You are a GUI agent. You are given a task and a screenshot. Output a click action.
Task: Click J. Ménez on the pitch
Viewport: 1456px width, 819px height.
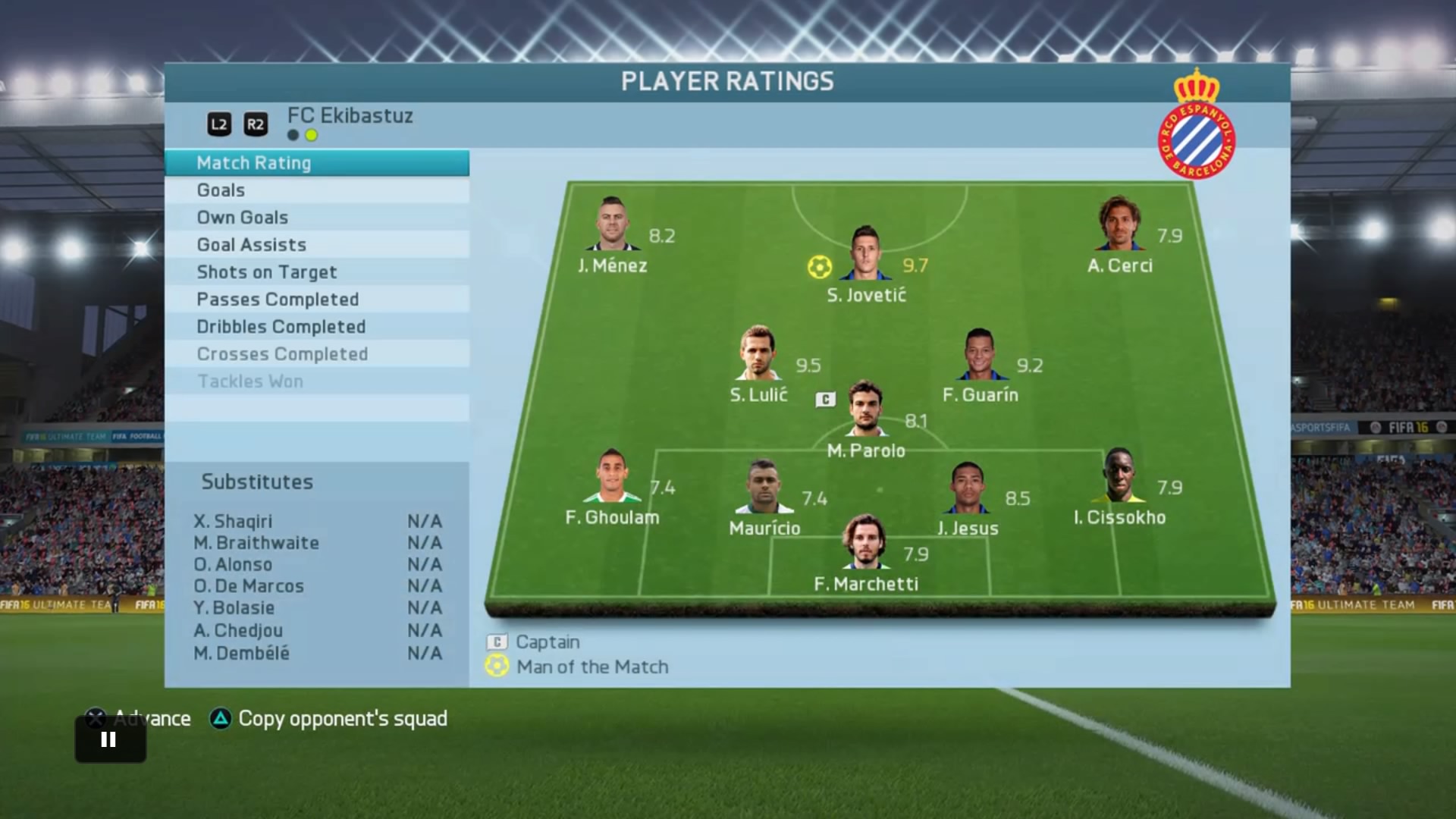pyautogui.click(x=612, y=224)
